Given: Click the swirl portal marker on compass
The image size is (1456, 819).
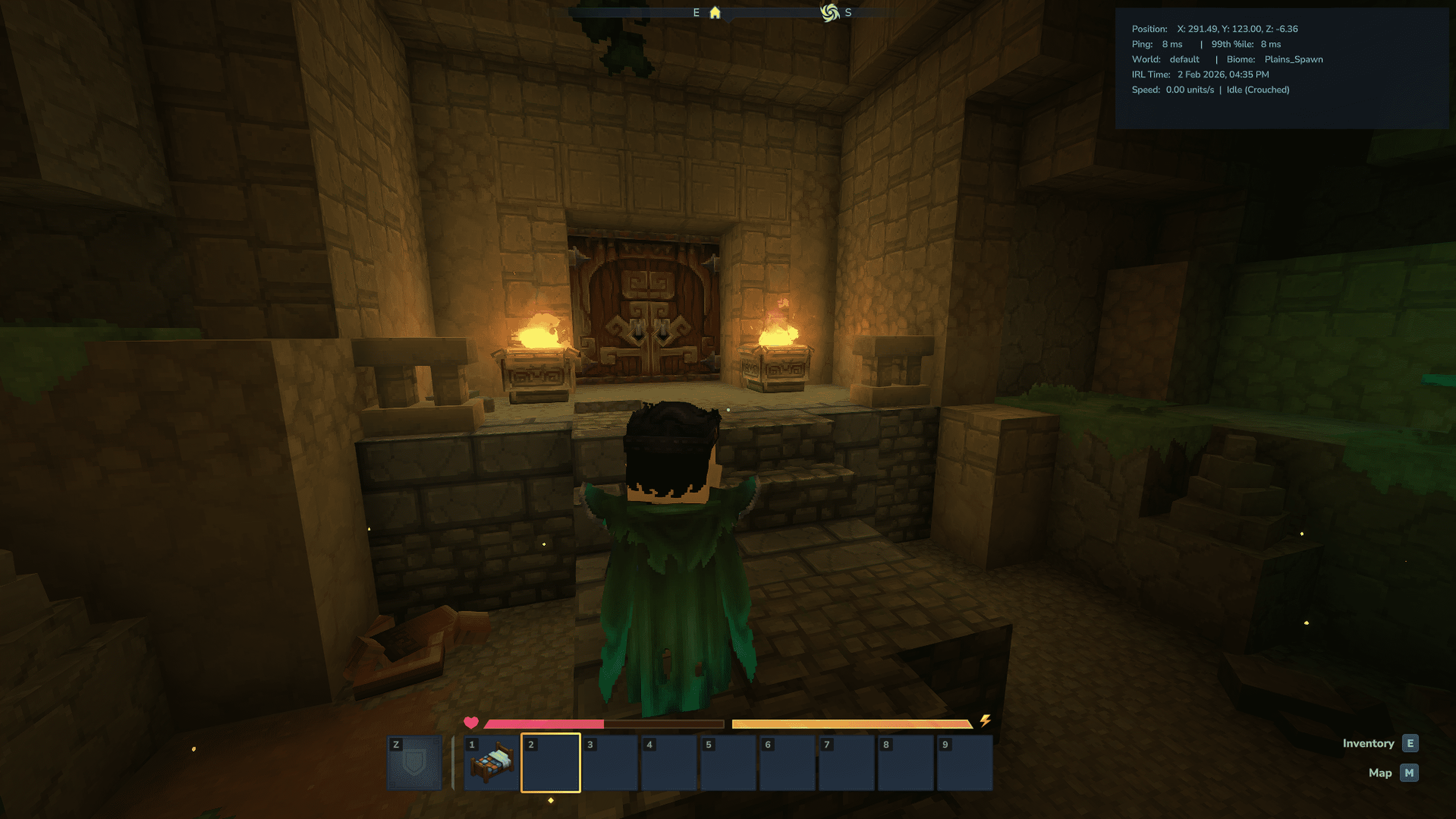Looking at the screenshot, I should click(x=829, y=13).
